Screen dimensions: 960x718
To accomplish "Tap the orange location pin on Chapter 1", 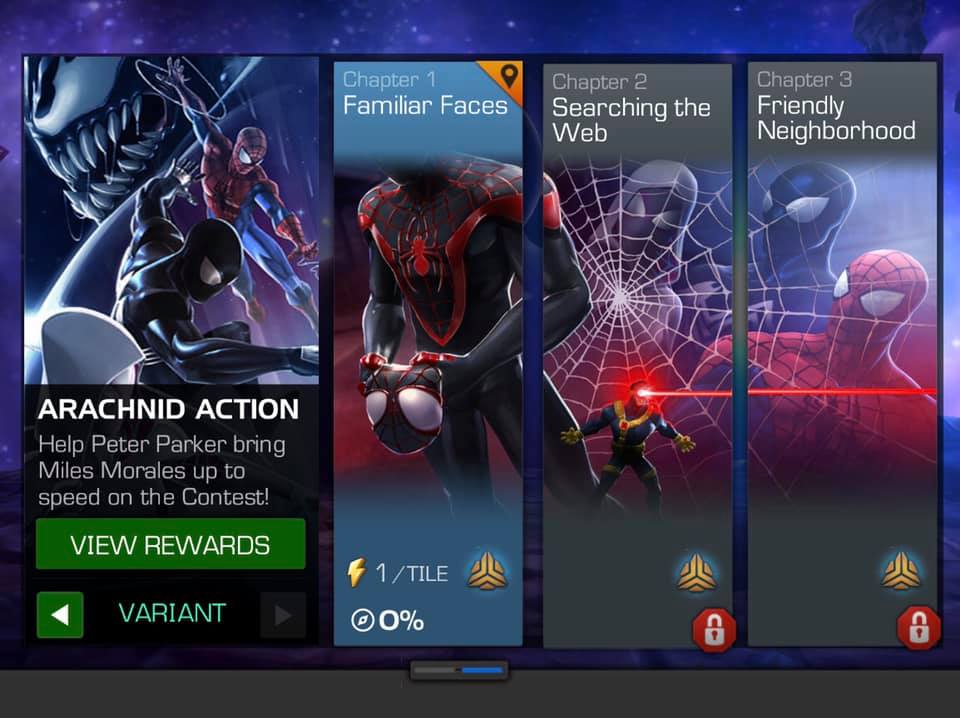I will tap(509, 76).
